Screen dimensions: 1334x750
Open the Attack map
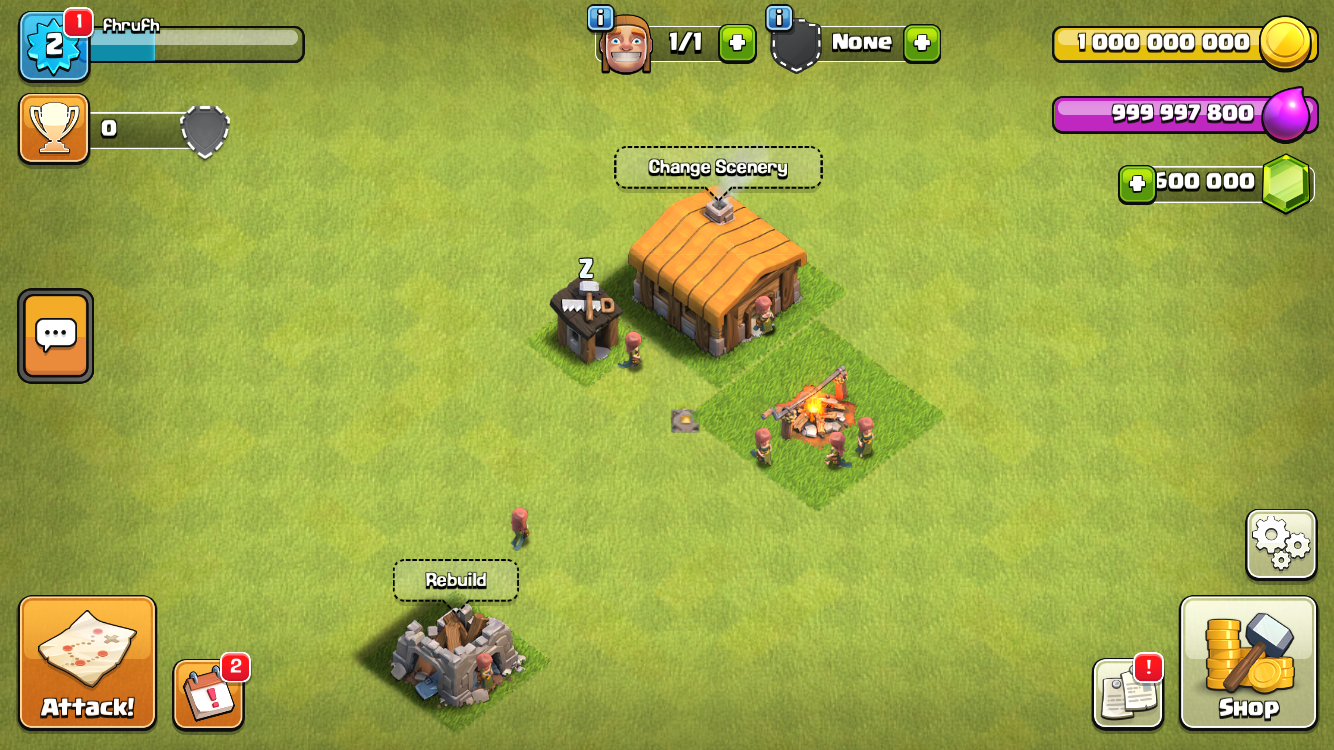(x=87, y=662)
